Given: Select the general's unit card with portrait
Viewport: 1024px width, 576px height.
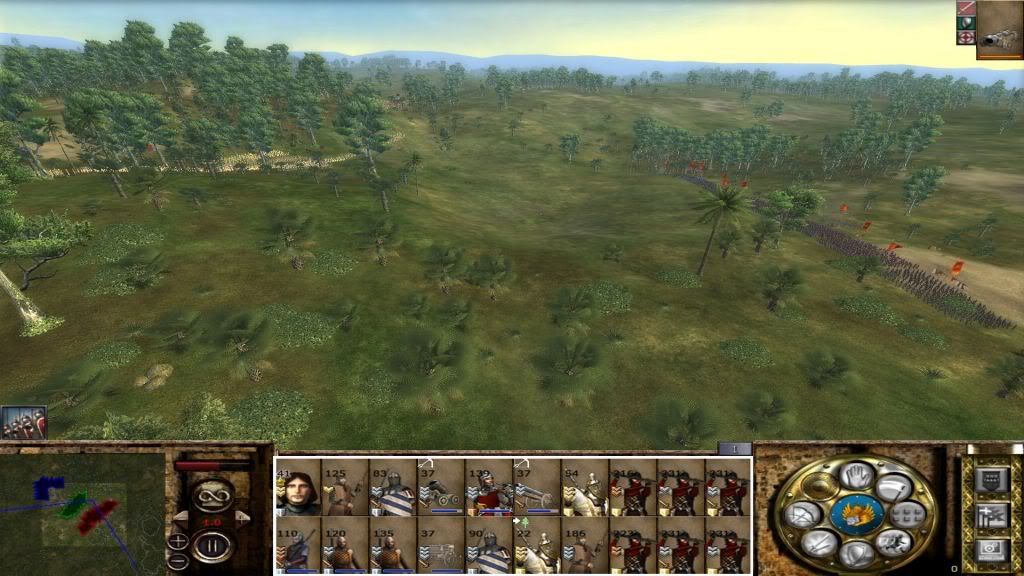Looking at the screenshot, I should (x=298, y=488).
